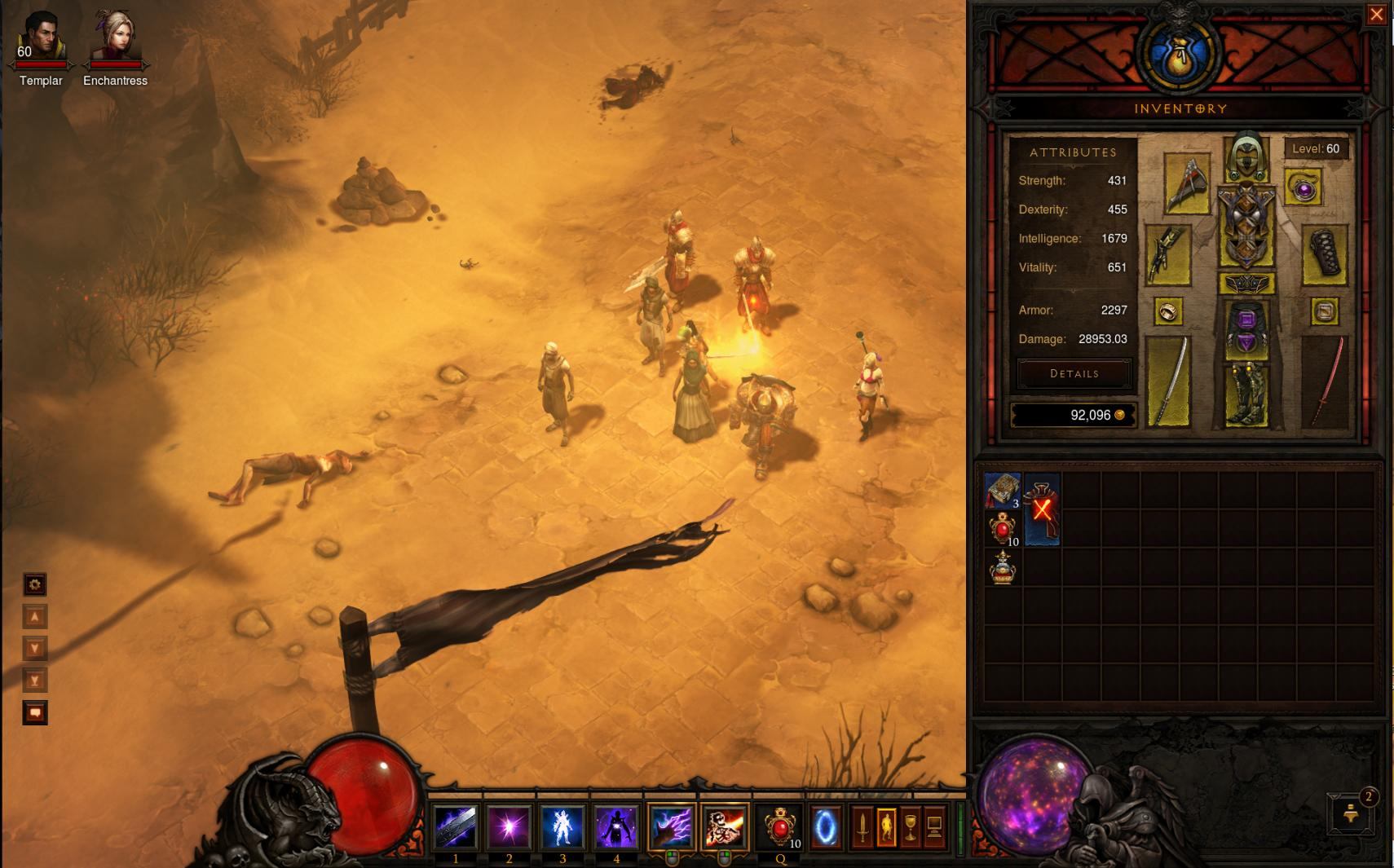Open the attribute Details panel
Viewport: 1394px width, 868px height.
pyautogui.click(x=1074, y=373)
